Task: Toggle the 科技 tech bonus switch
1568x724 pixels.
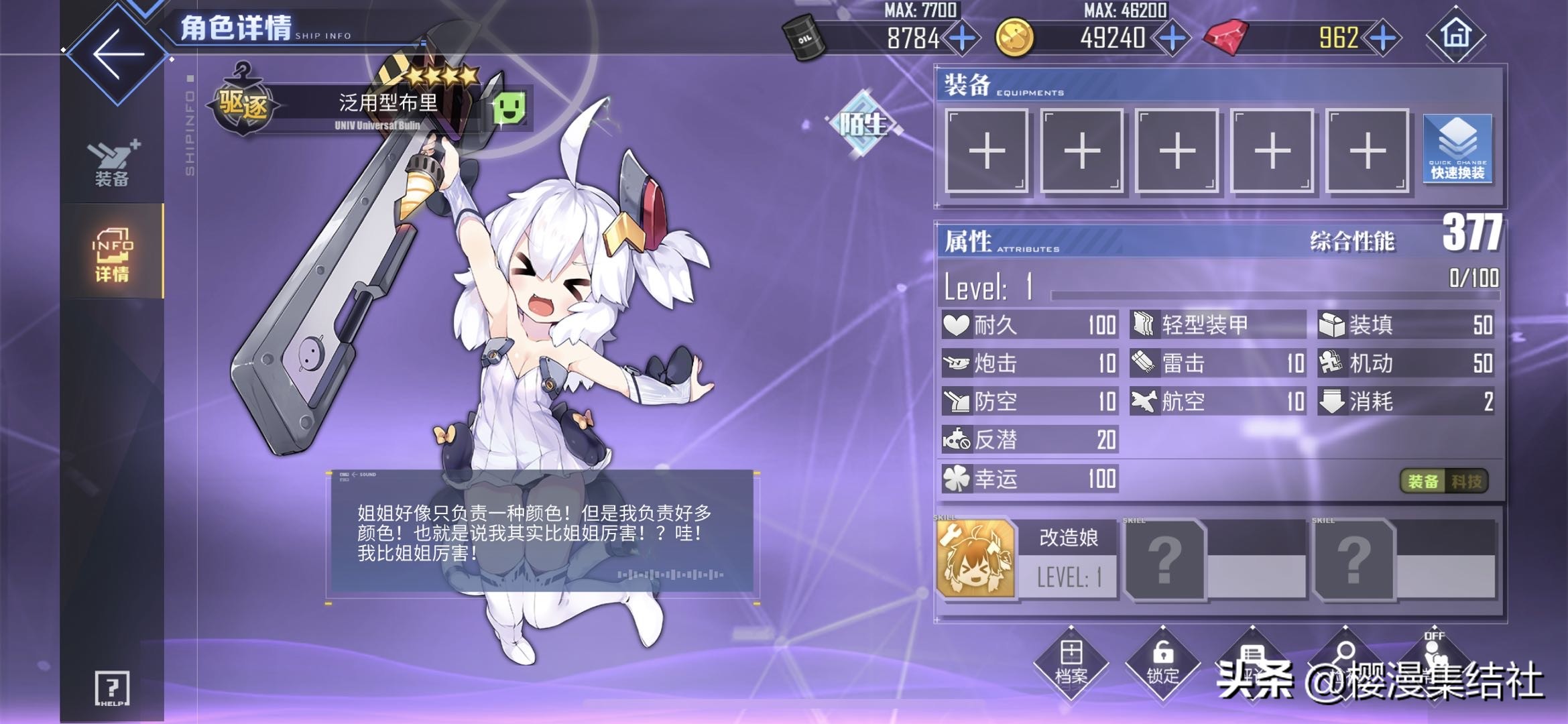Action: point(1466,481)
